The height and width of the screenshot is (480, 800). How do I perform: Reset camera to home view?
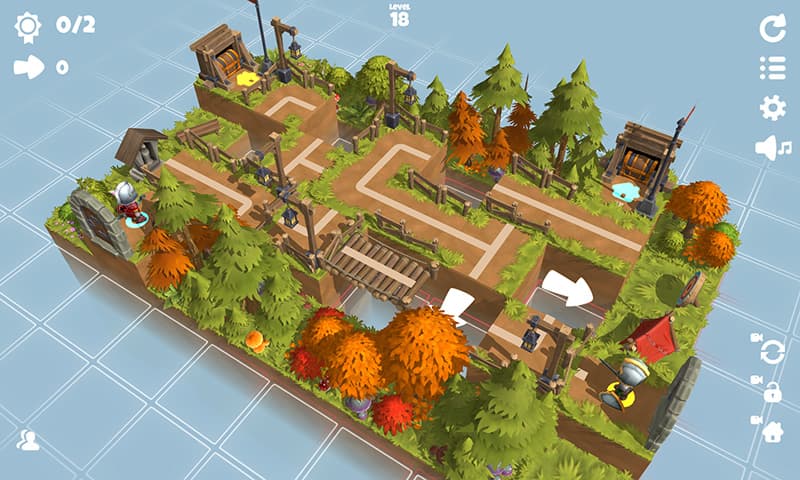(772, 431)
